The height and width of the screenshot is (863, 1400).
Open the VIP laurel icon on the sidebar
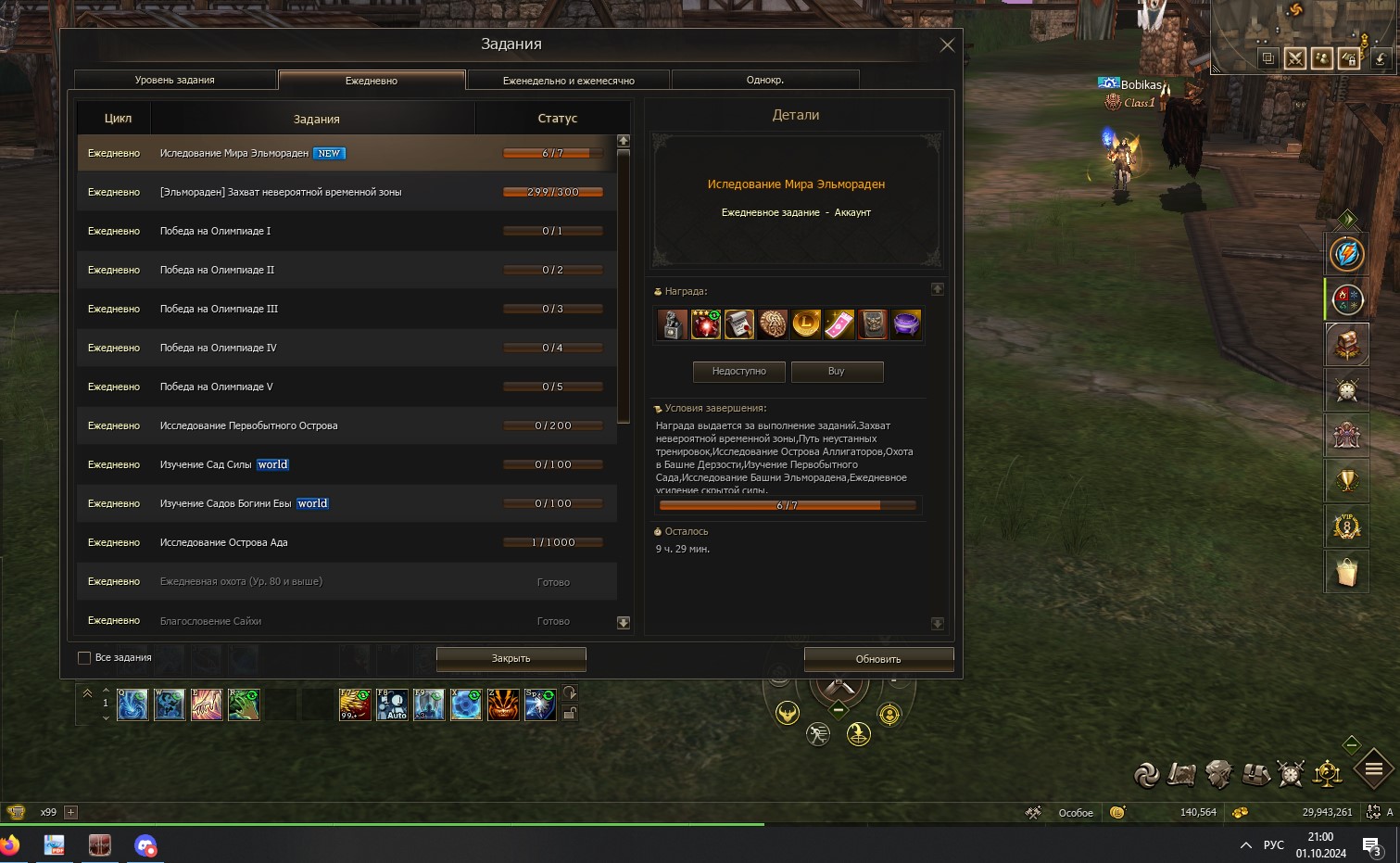1346,527
